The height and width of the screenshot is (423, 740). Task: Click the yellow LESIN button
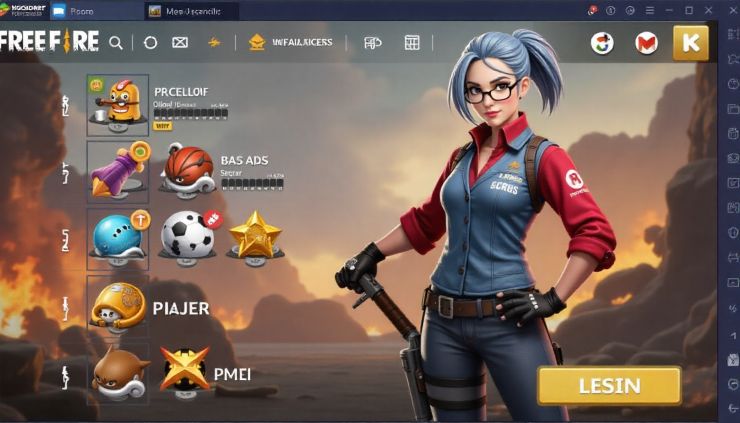coord(609,385)
